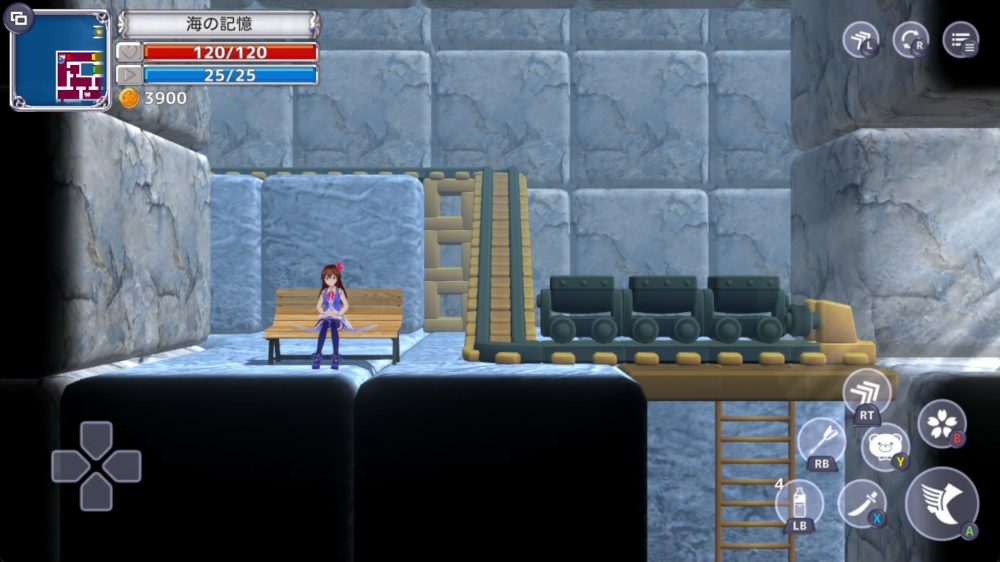This screenshot has width=1000, height=562.
Task: Attack with the curved sword button
Action: [861, 502]
